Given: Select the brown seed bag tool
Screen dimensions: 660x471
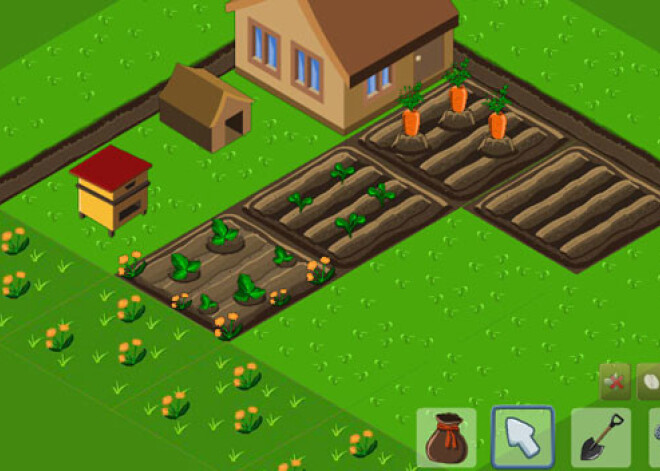Looking at the screenshot, I should tap(445, 438).
